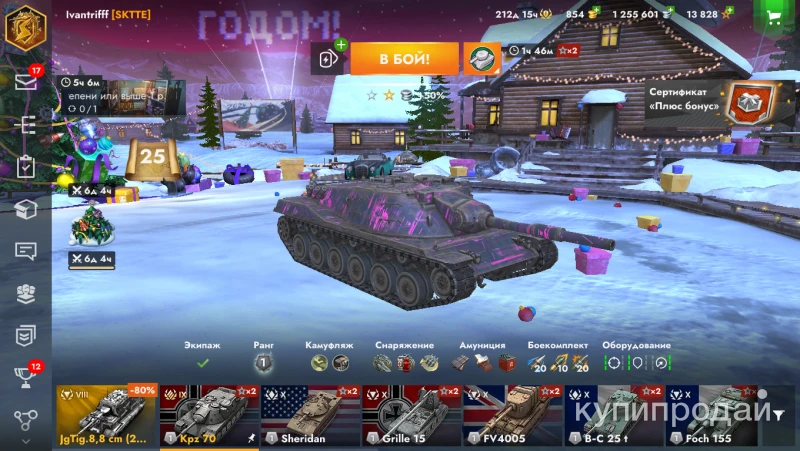Open the Камуфляж camouflage slots
This screenshot has width=800, height=451.
pyautogui.click(x=329, y=362)
